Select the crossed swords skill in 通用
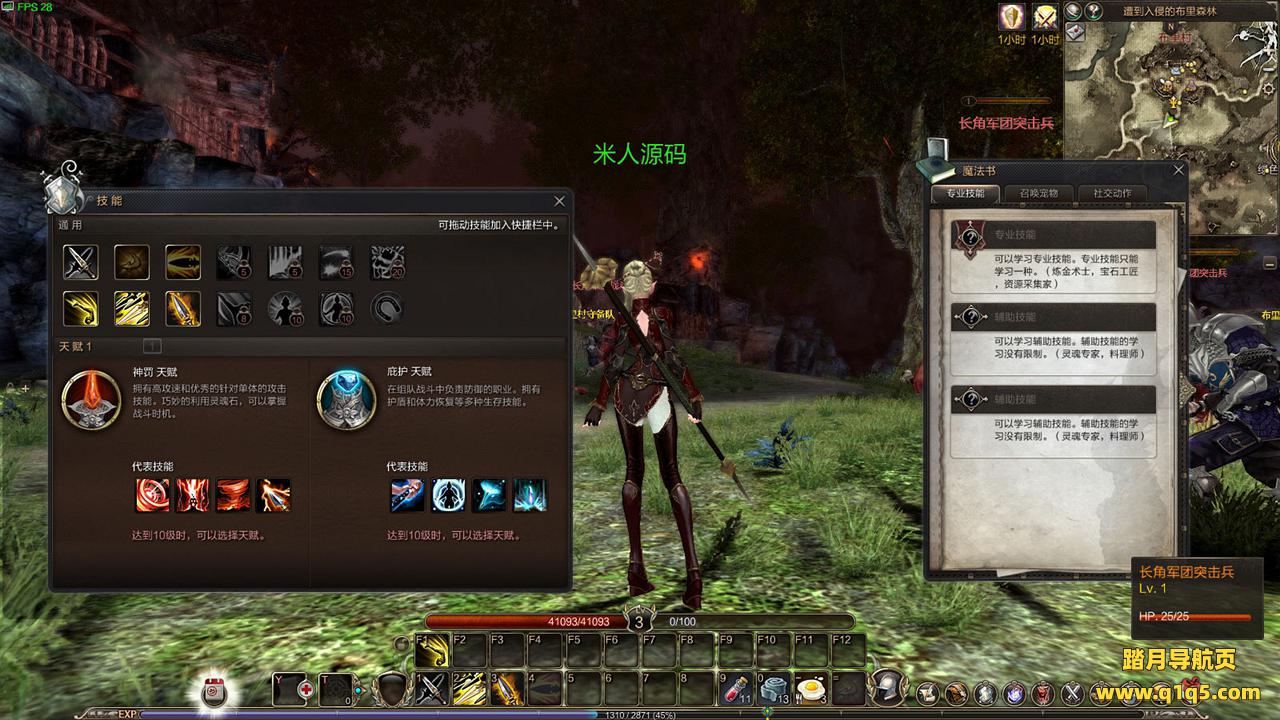Screen dimensions: 1280x720 (80, 262)
